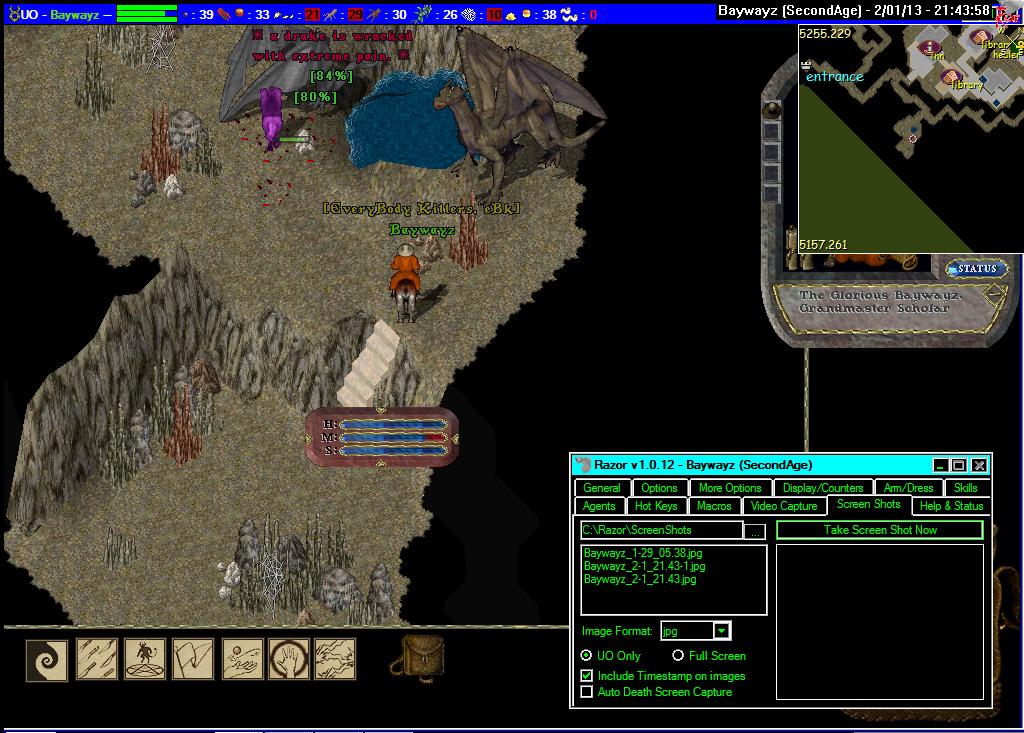Open the Image Format dropdown
The width and height of the screenshot is (1024, 733).
721,631
